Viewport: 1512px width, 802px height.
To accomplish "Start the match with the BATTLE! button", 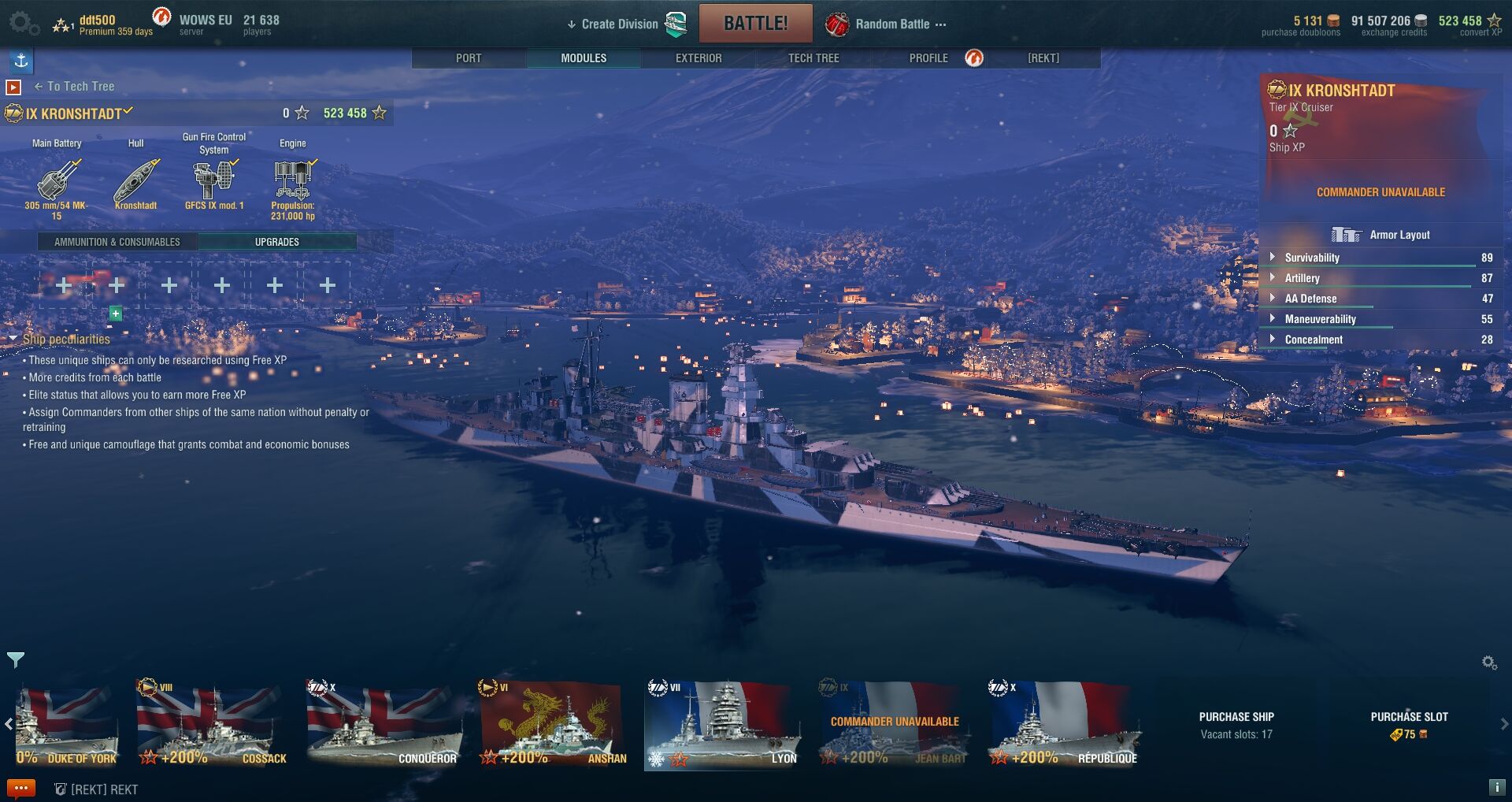I will click(x=755, y=24).
